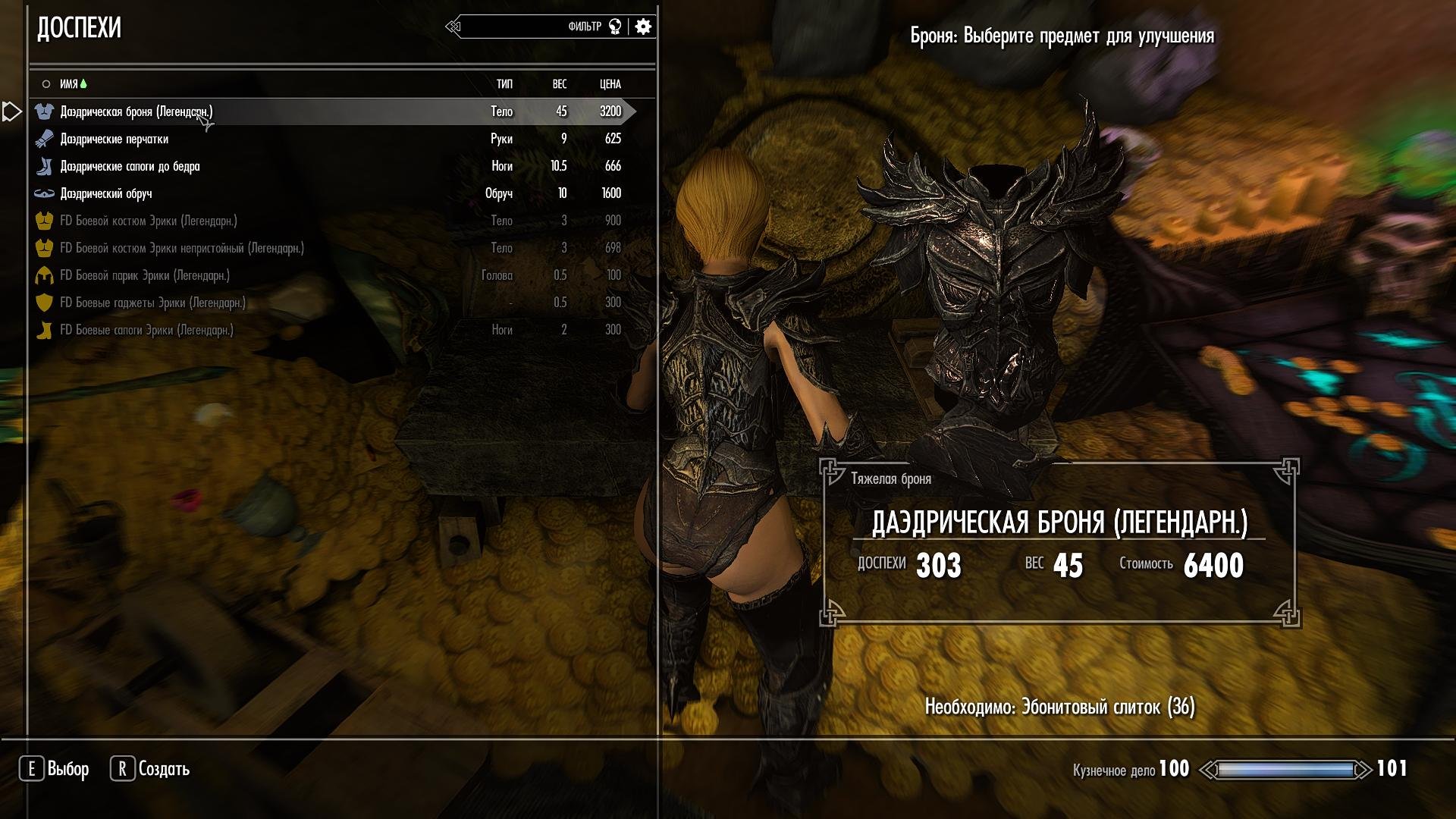Sort list by ИМЯ column
Screen dimensions: 1456x819
69,84
